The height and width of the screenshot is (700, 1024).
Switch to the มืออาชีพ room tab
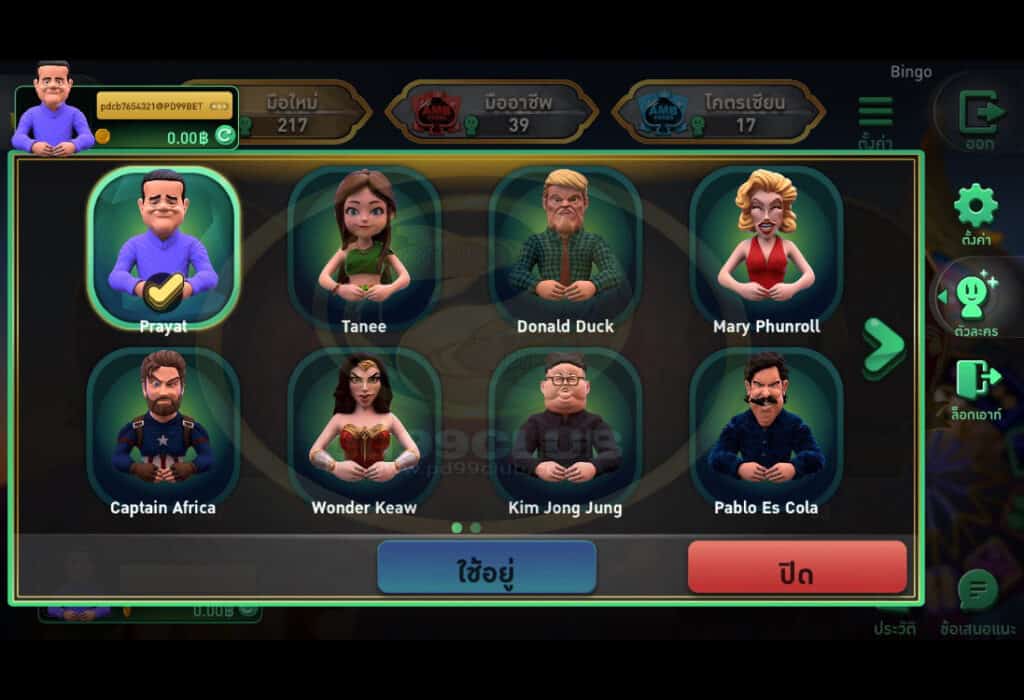(x=492, y=112)
